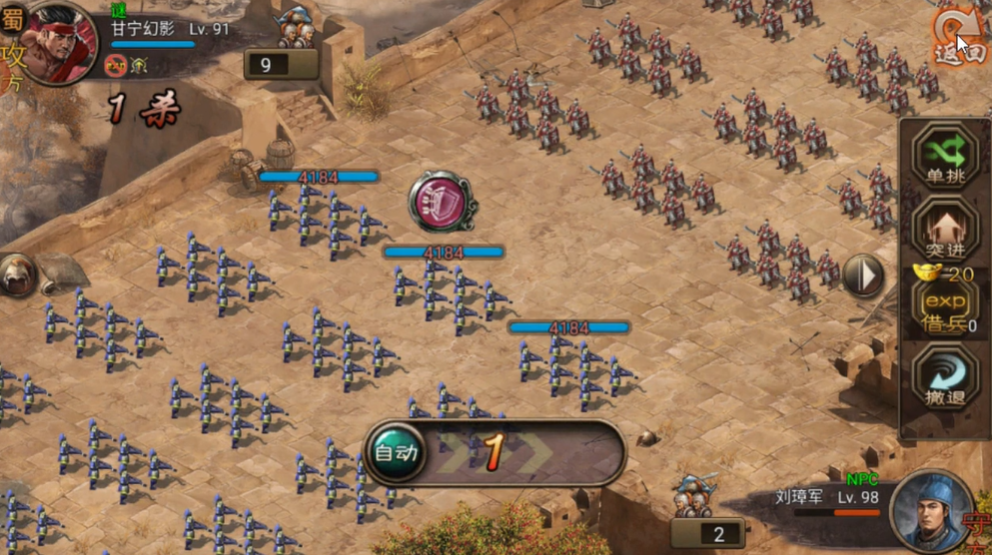The height and width of the screenshot is (555, 992).
Task: Select the pink shield tactic icon
Action: click(x=442, y=202)
